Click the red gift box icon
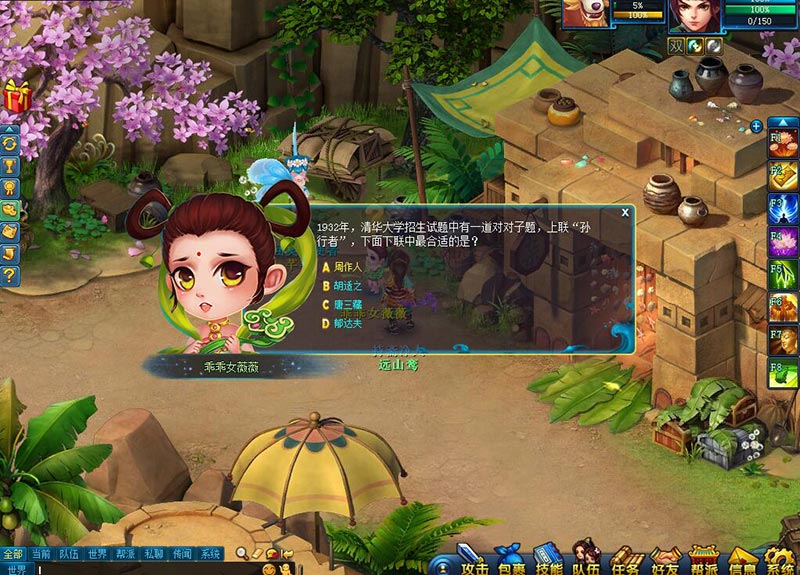800x575 pixels. (15, 96)
